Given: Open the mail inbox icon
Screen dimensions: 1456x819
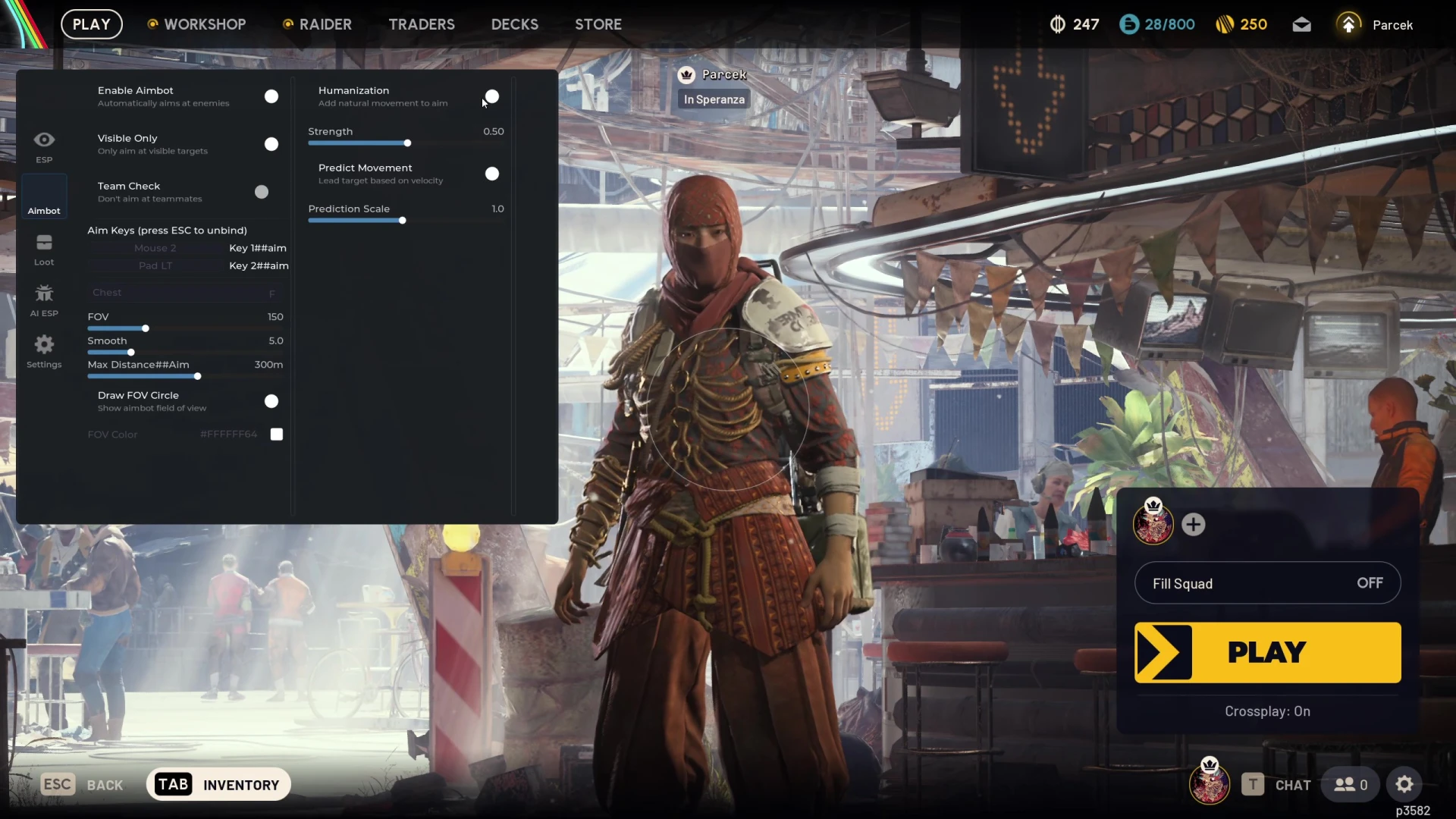Looking at the screenshot, I should [x=1301, y=25].
